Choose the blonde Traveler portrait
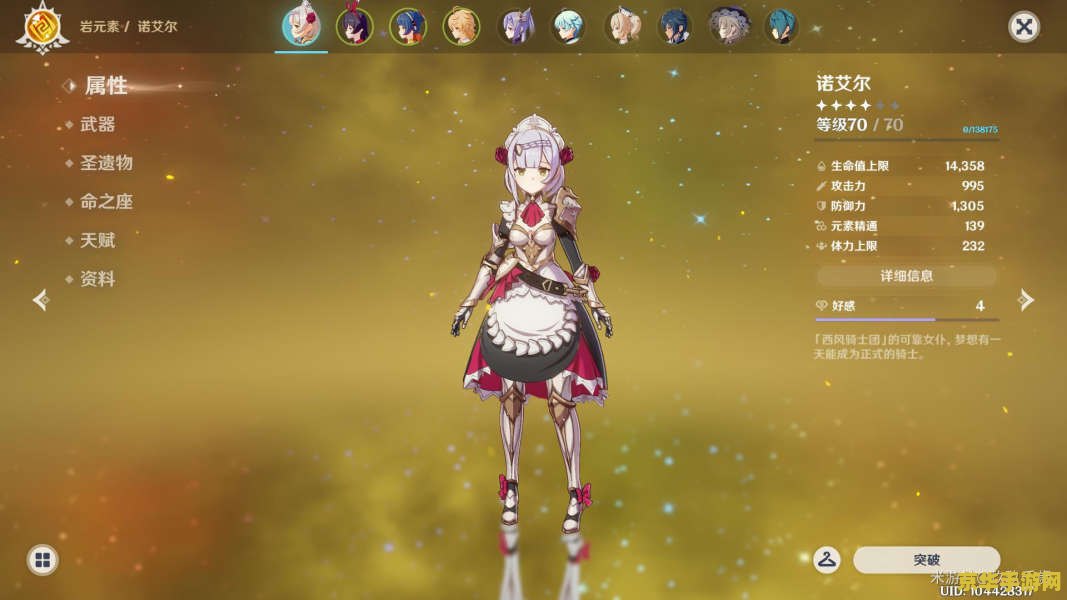The image size is (1067, 600). coord(461,27)
